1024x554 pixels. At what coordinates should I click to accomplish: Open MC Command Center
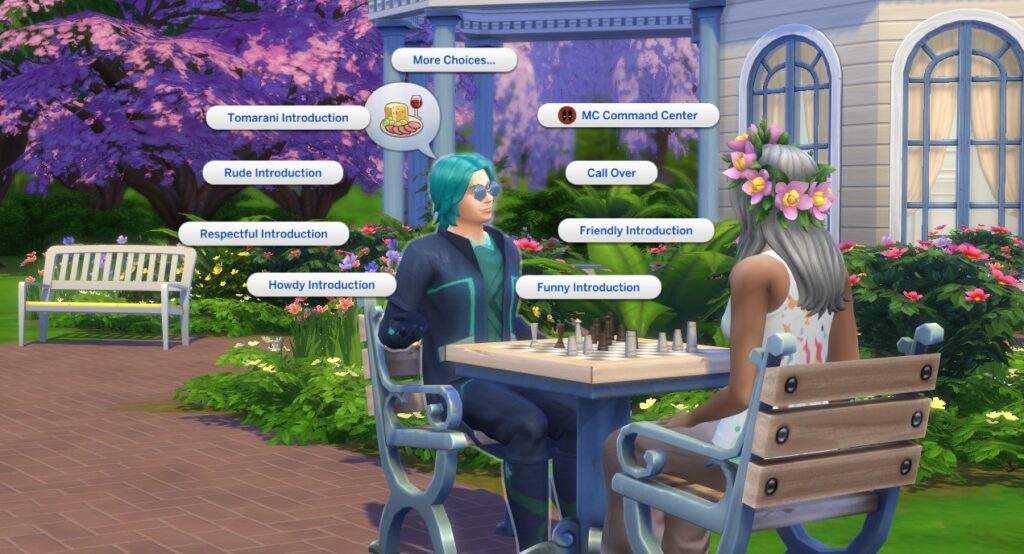[x=629, y=116]
